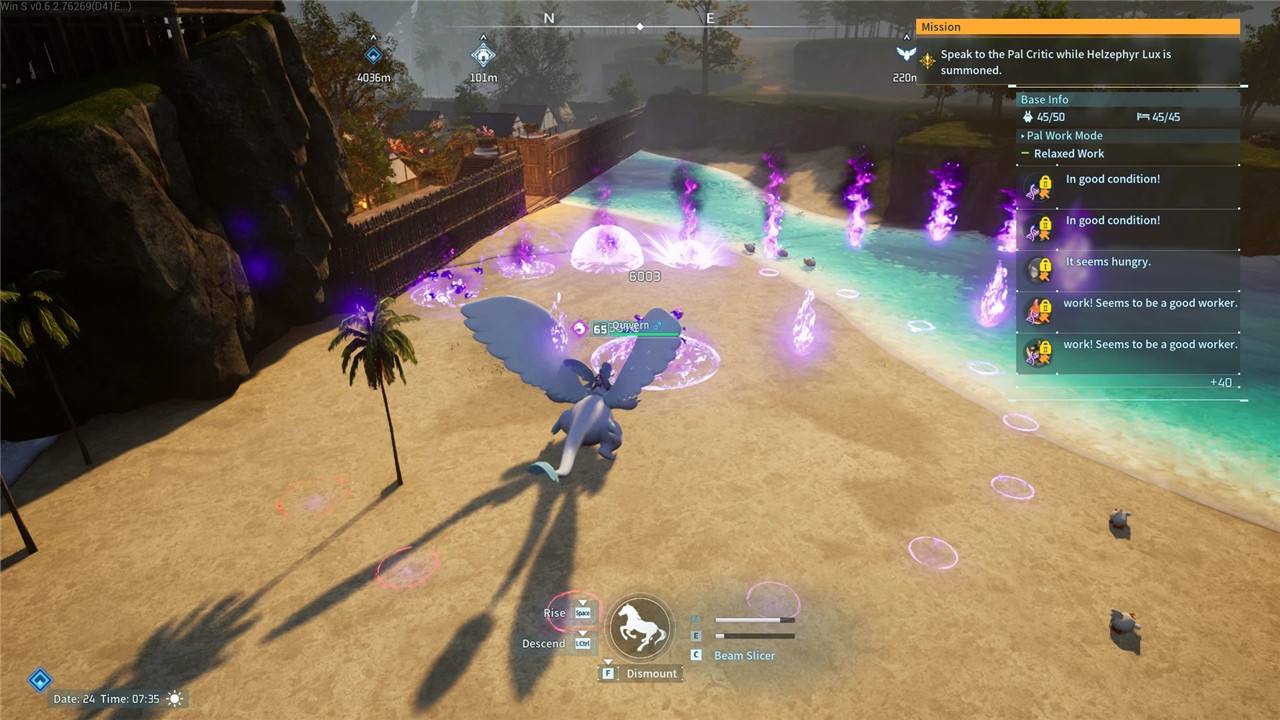Select the Base Info panel header
The image size is (1280, 720).
(1044, 100)
